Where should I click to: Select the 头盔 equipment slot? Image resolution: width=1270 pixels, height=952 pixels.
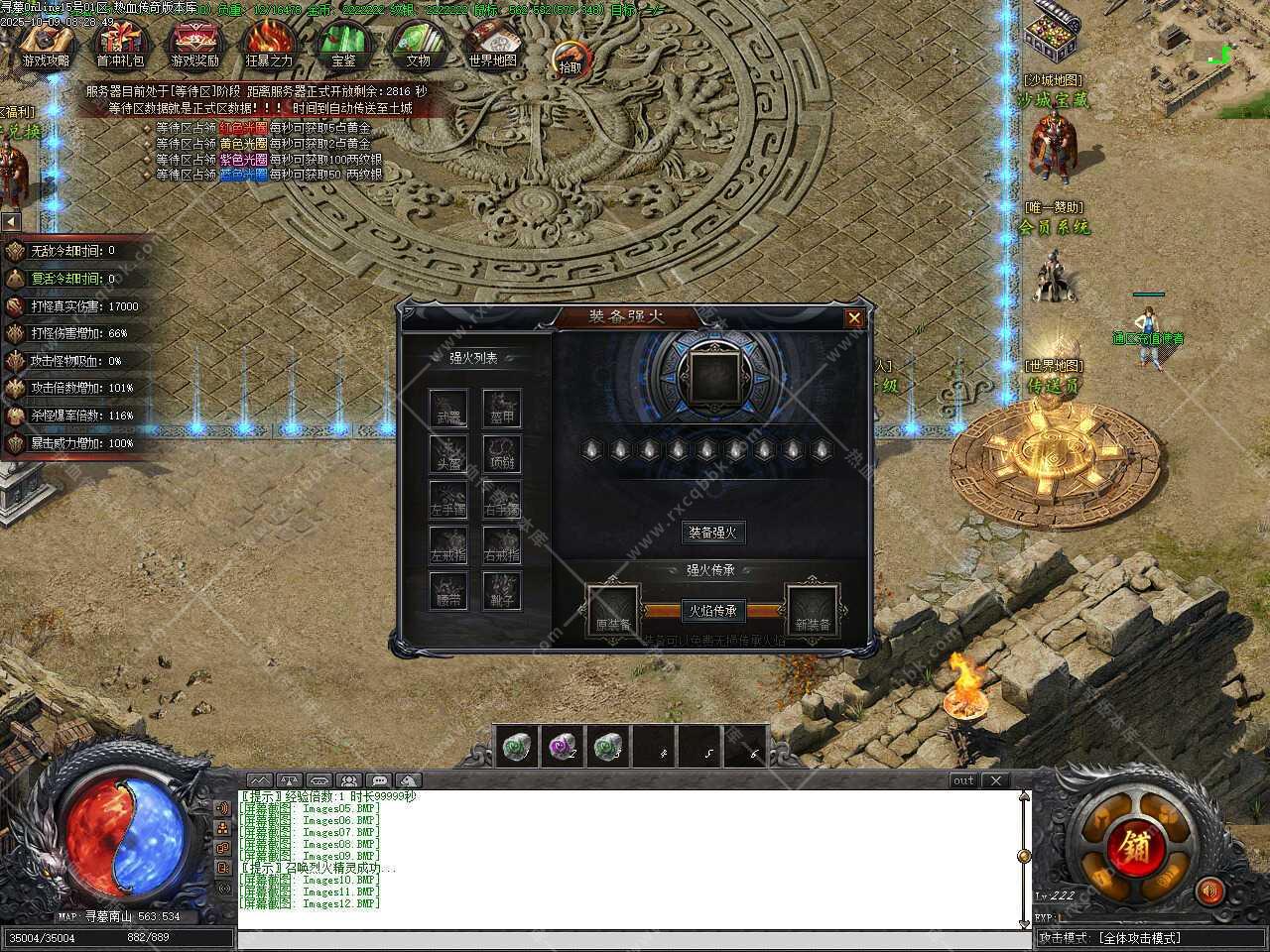(448, 453)
